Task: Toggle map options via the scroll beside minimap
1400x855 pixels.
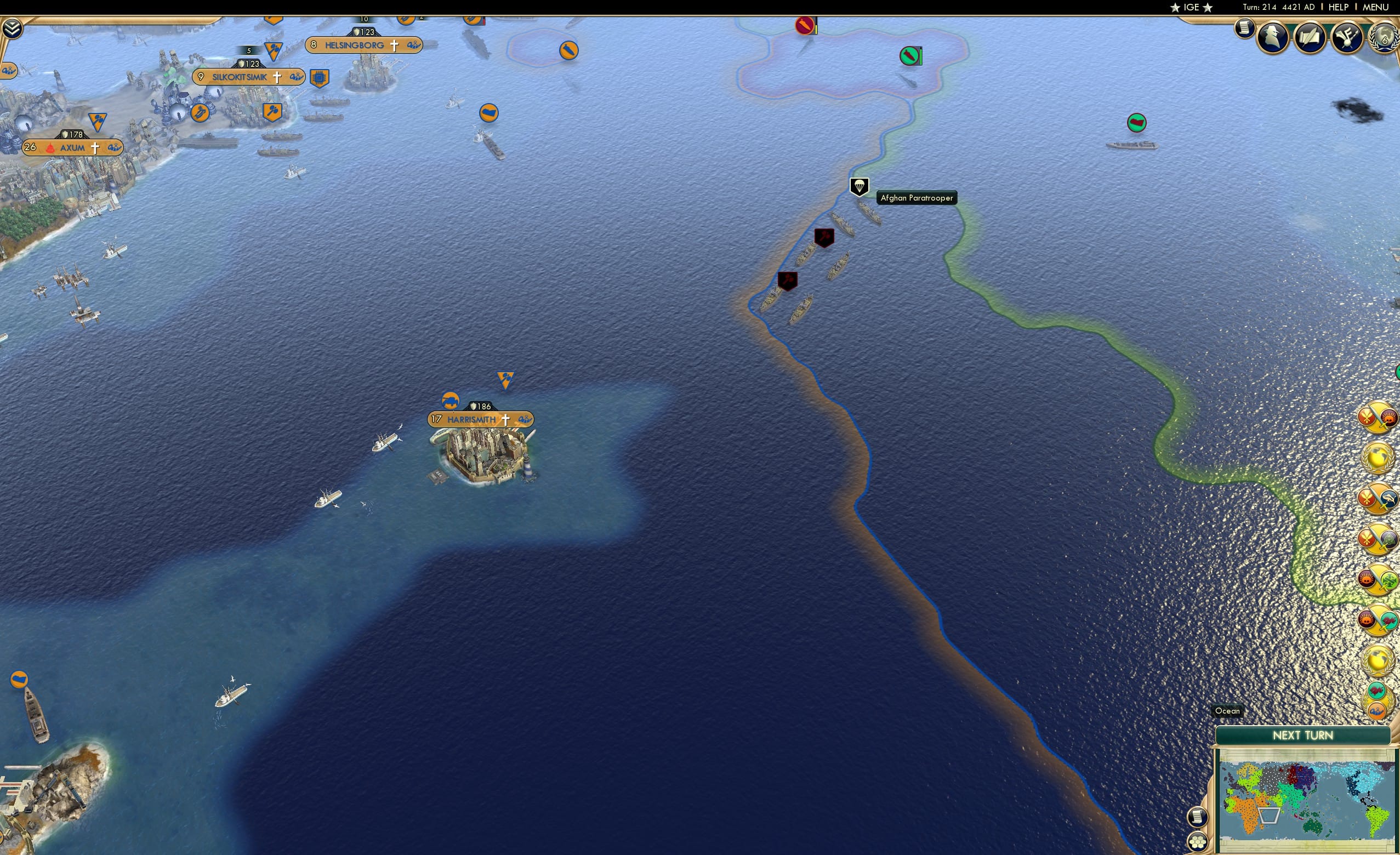Action: click(x=1197, y=817)
